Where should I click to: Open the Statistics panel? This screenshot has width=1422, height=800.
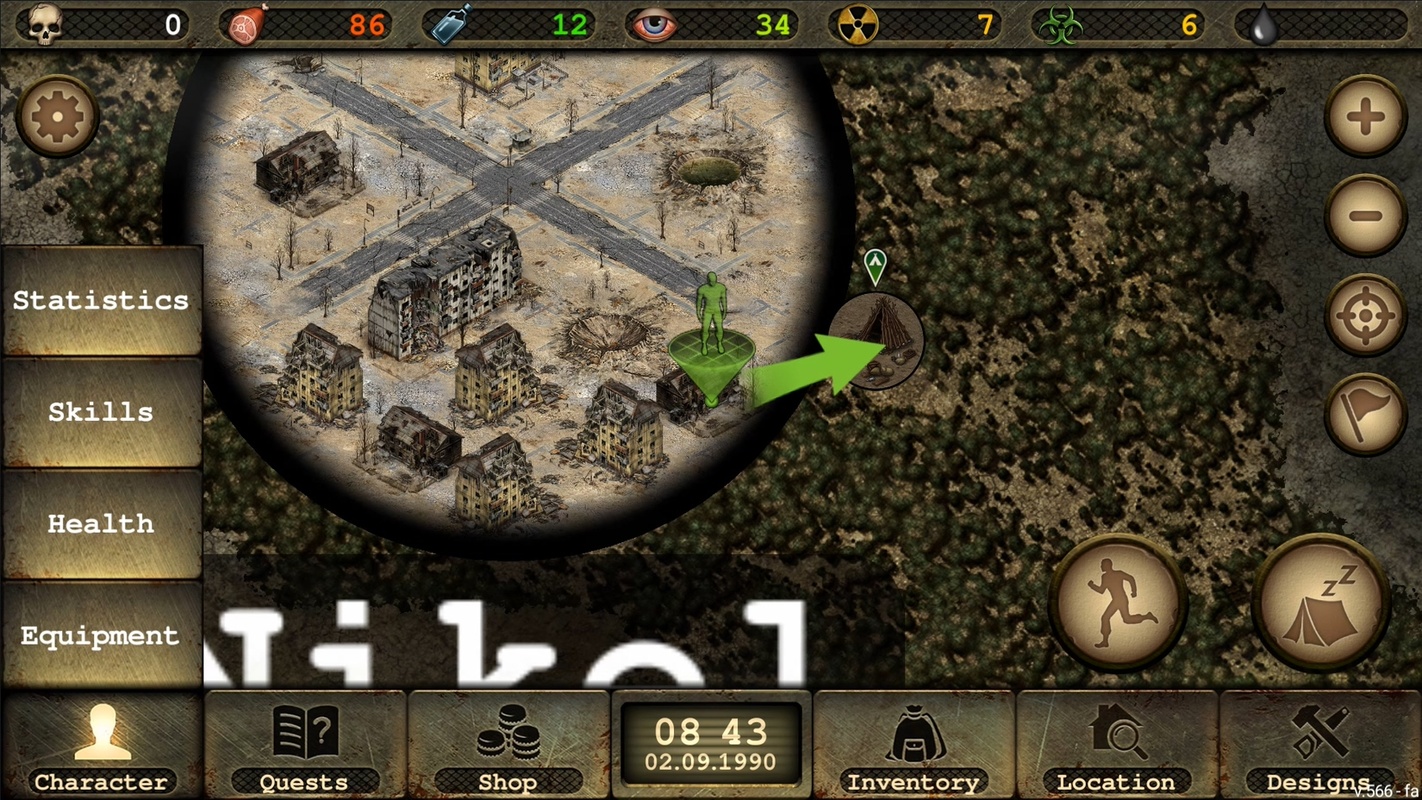101,301
